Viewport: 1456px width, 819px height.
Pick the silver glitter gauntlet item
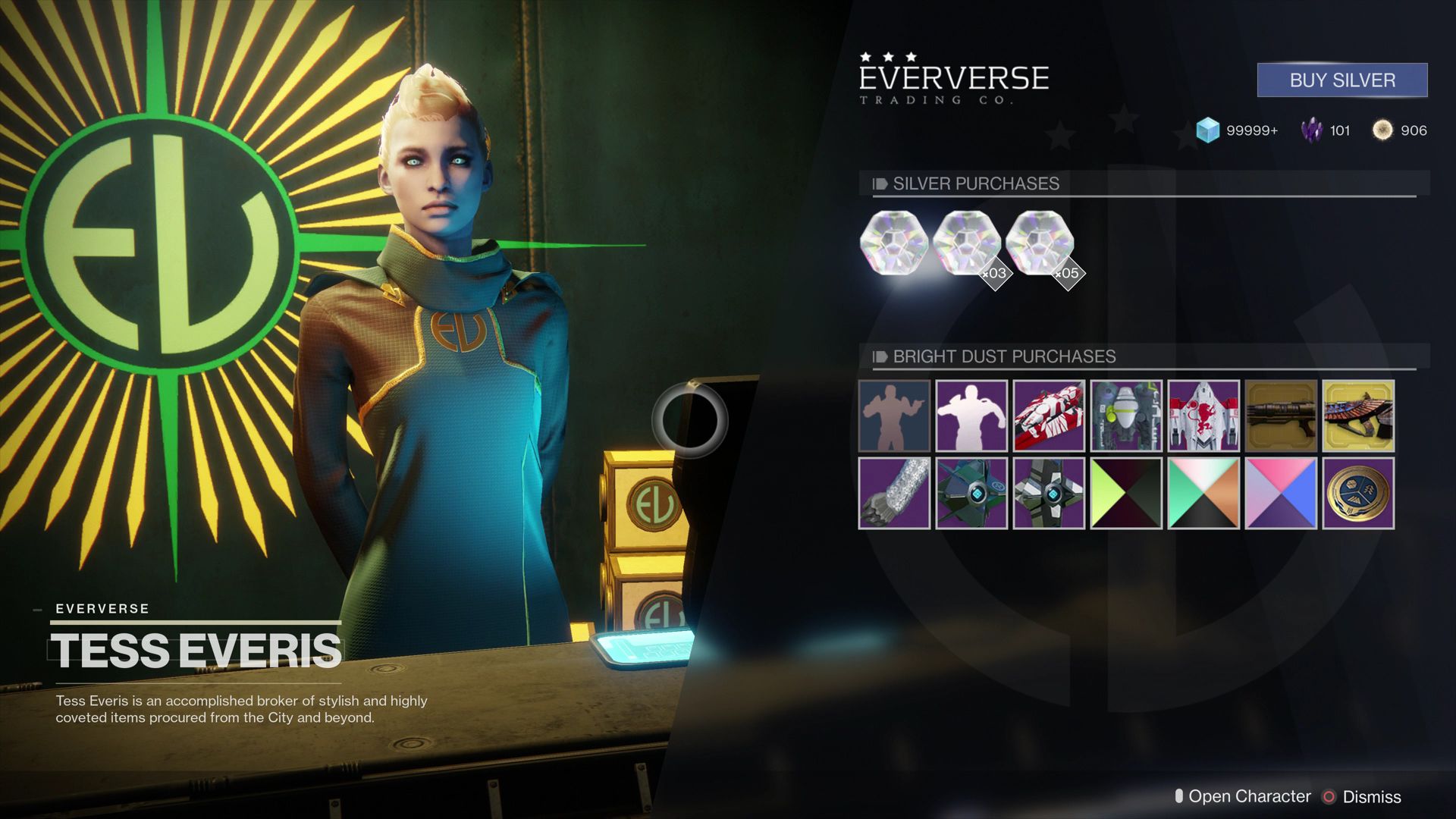[894, 494]
